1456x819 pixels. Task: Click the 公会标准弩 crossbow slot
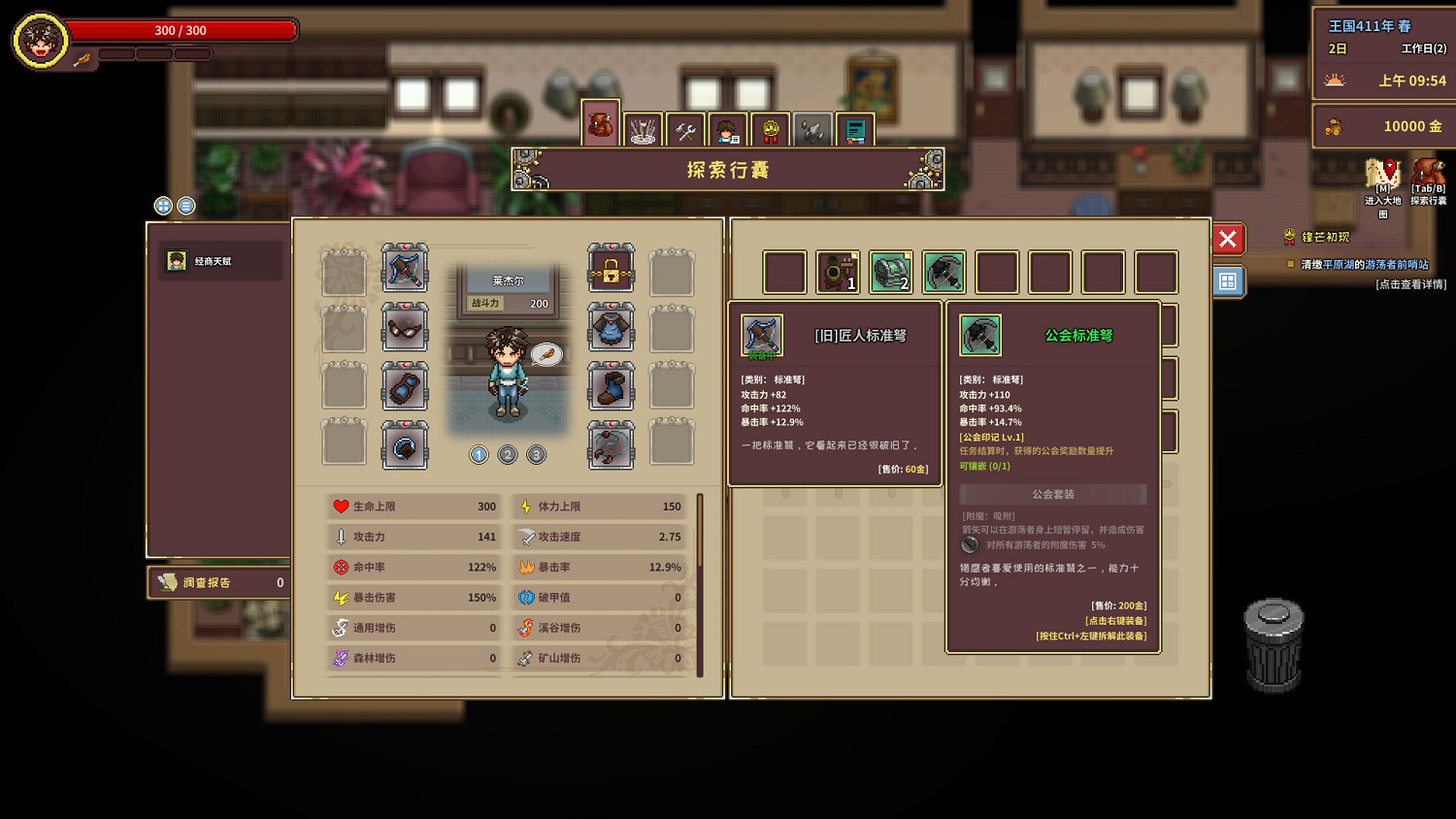click(944, 272)
